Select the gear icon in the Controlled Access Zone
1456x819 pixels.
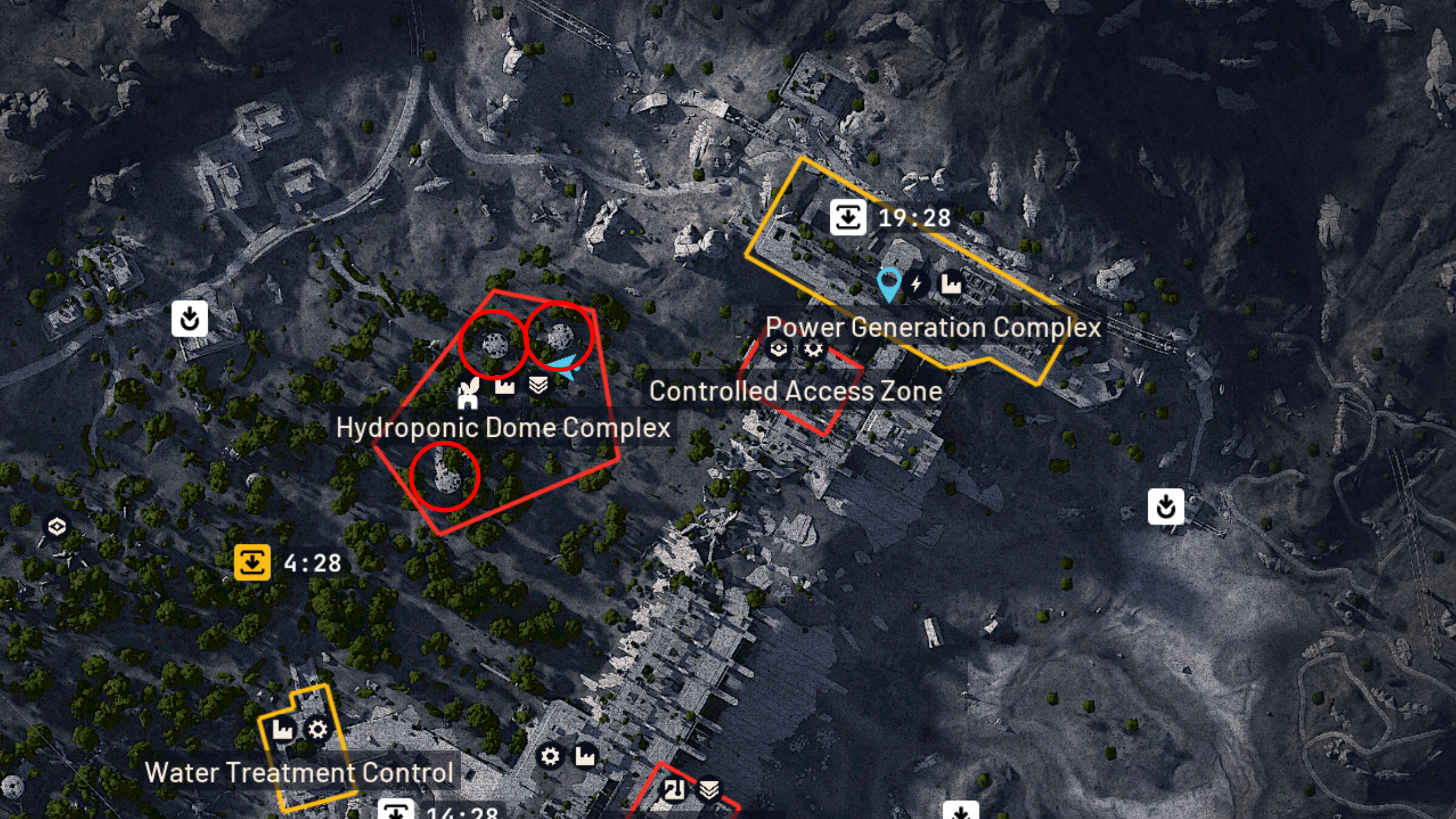click(812, 349)
